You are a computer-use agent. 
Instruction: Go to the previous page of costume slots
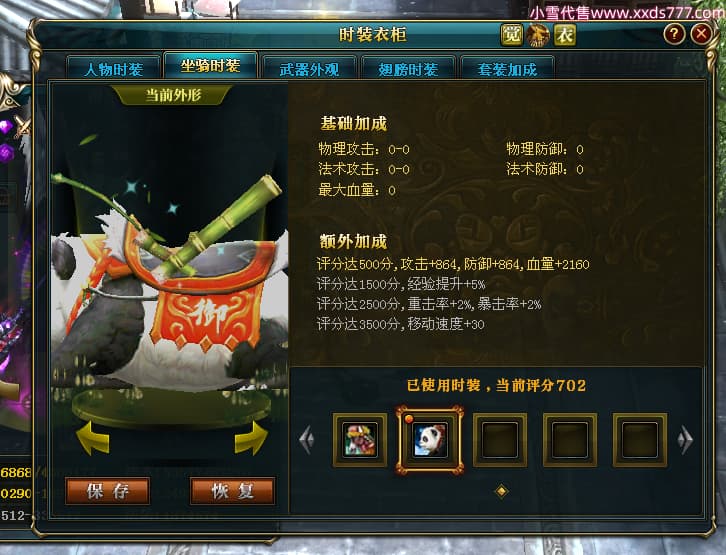coord(307,439)
